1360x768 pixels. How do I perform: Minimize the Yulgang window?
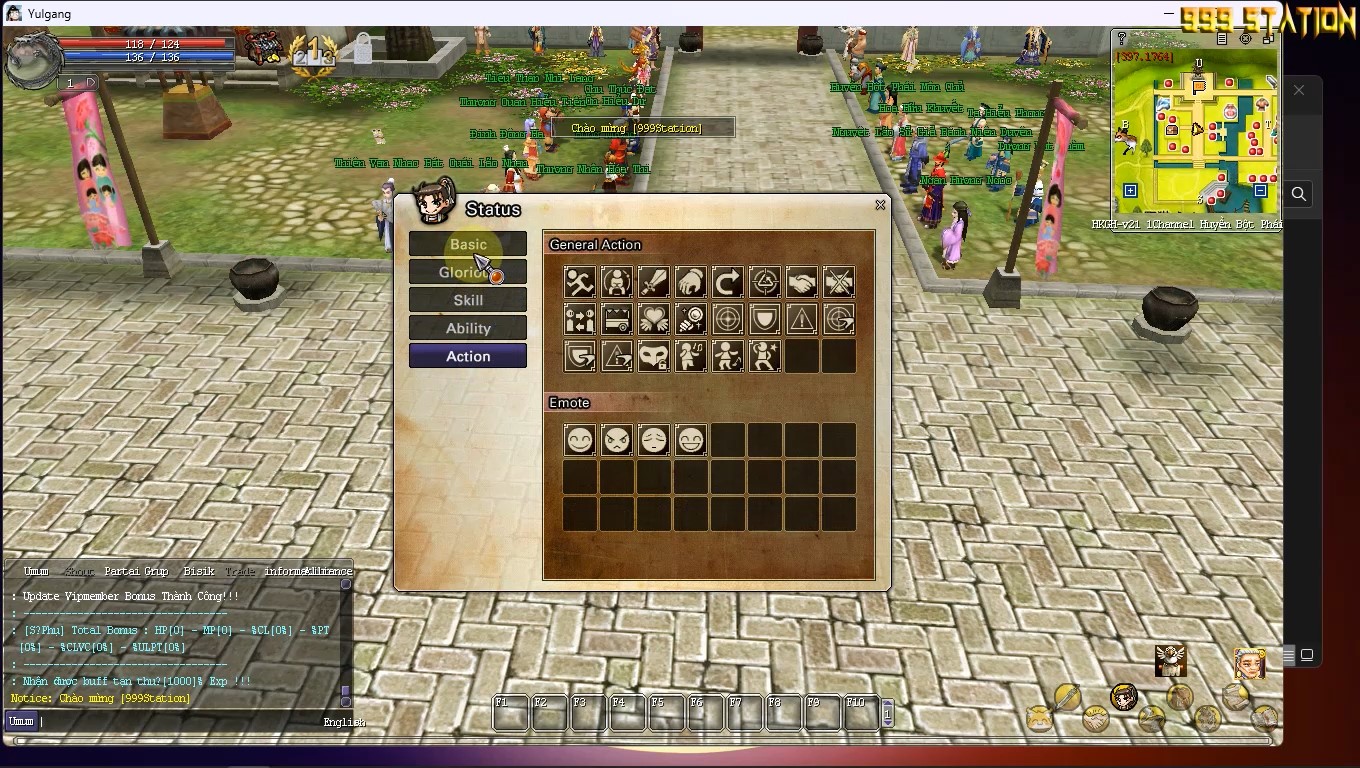coord(1170,13)
